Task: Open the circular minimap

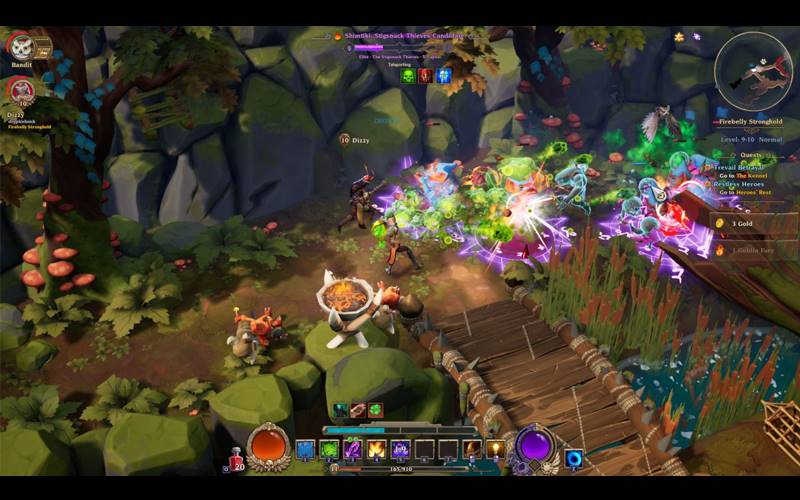Action: (753, 72)
